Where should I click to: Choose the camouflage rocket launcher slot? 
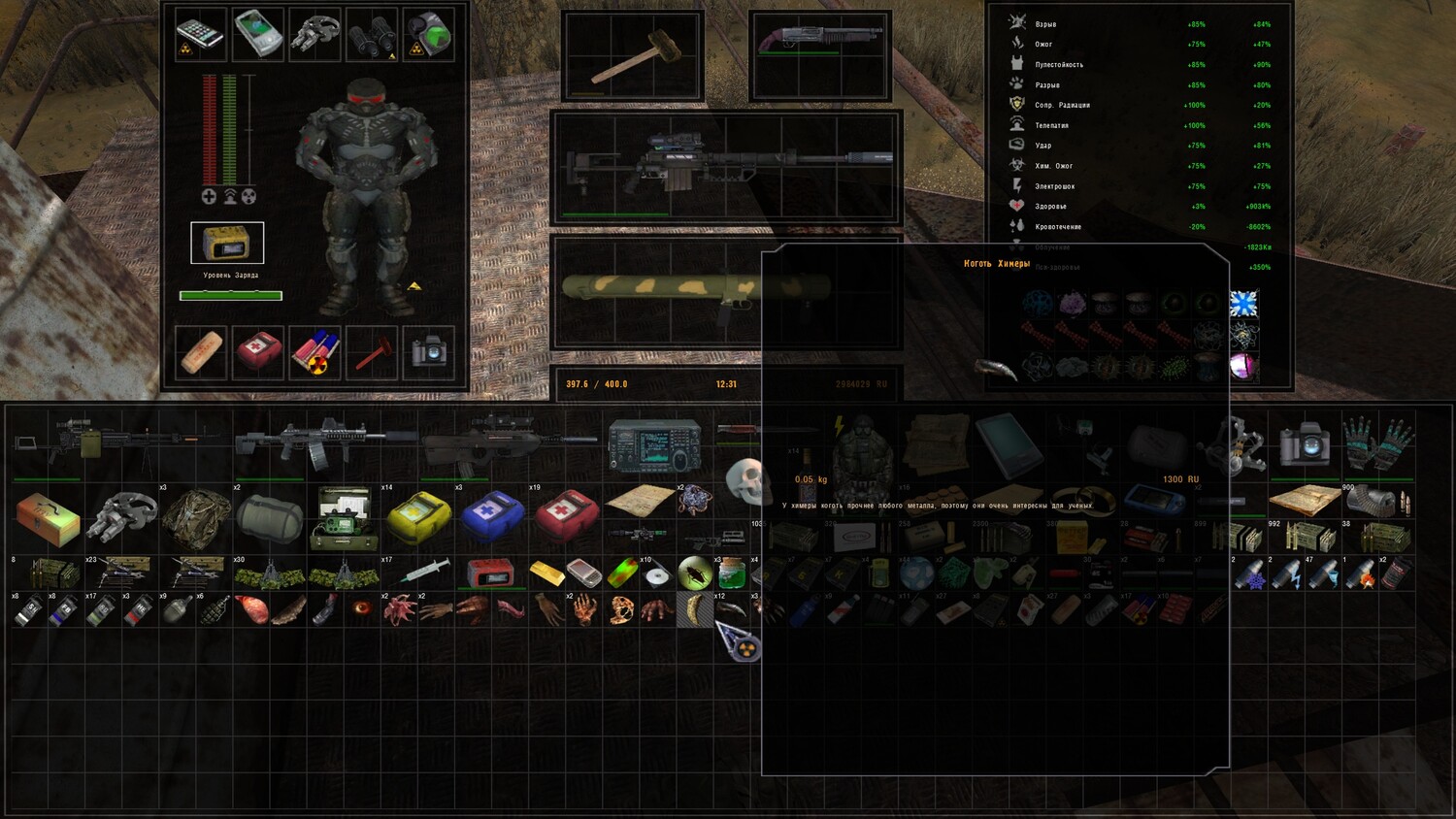point(697,288)
